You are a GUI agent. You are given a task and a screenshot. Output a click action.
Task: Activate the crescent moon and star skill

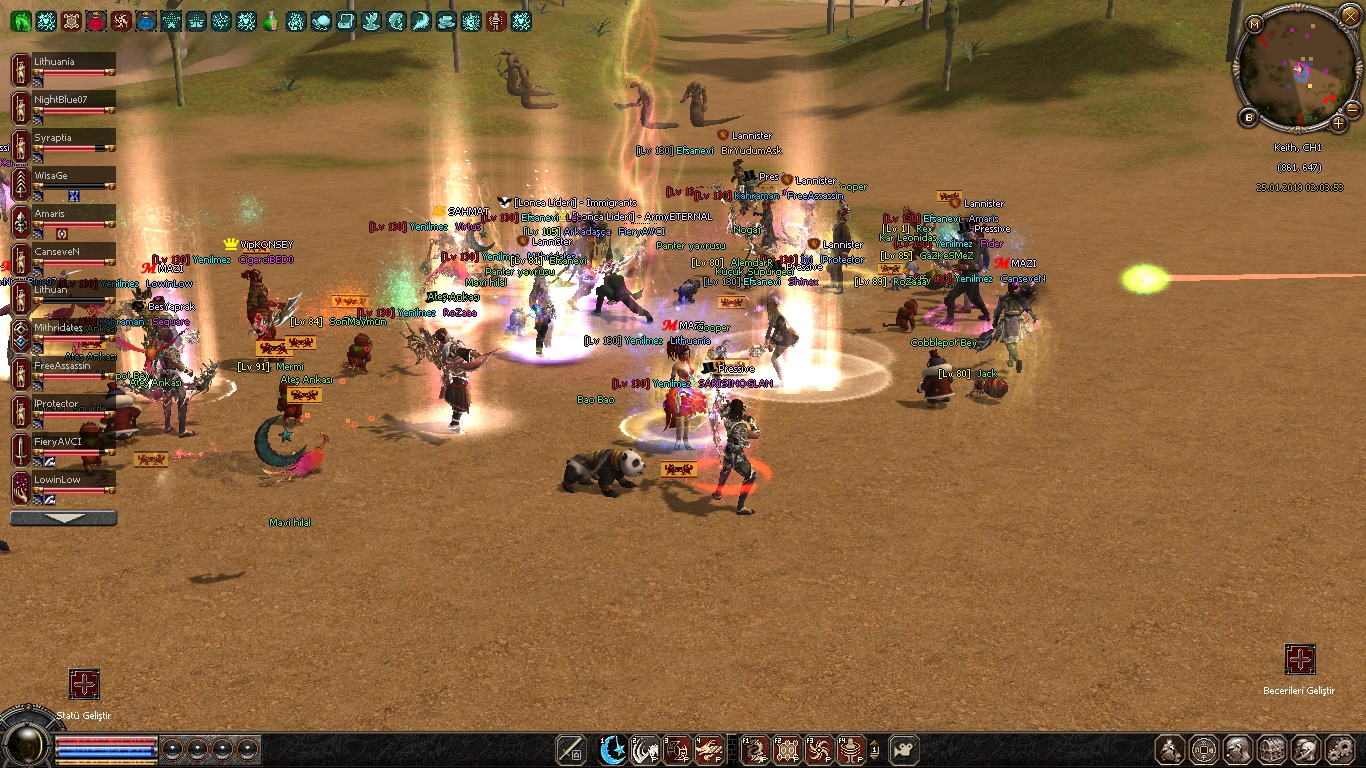(612, 750)
